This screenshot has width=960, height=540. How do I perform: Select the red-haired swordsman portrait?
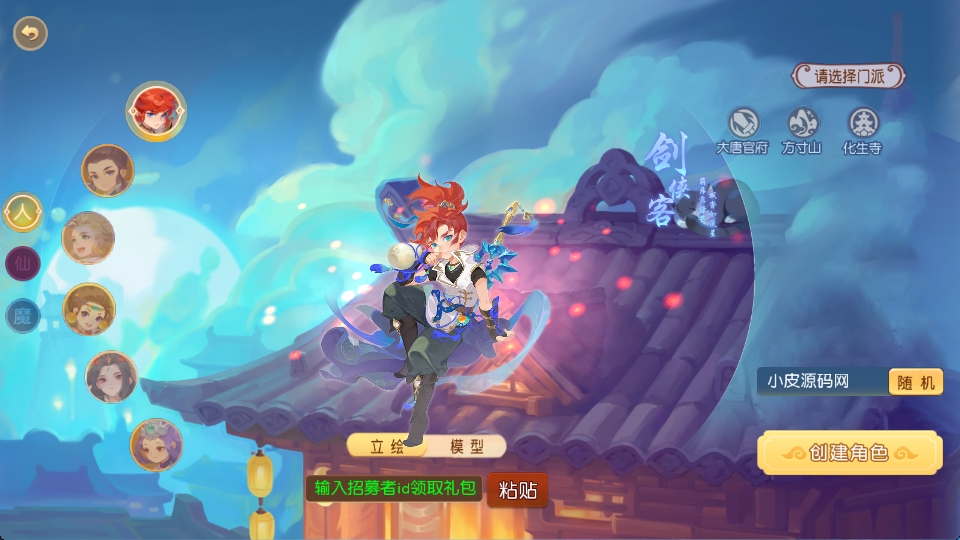(x=155, y=110)
